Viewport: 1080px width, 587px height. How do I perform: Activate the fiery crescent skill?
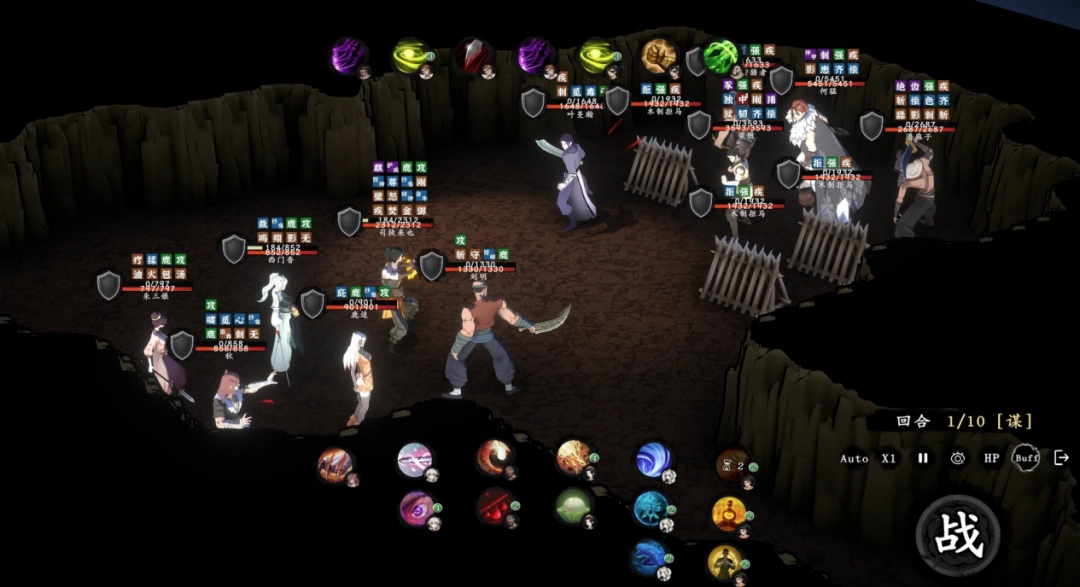(493, 456)
